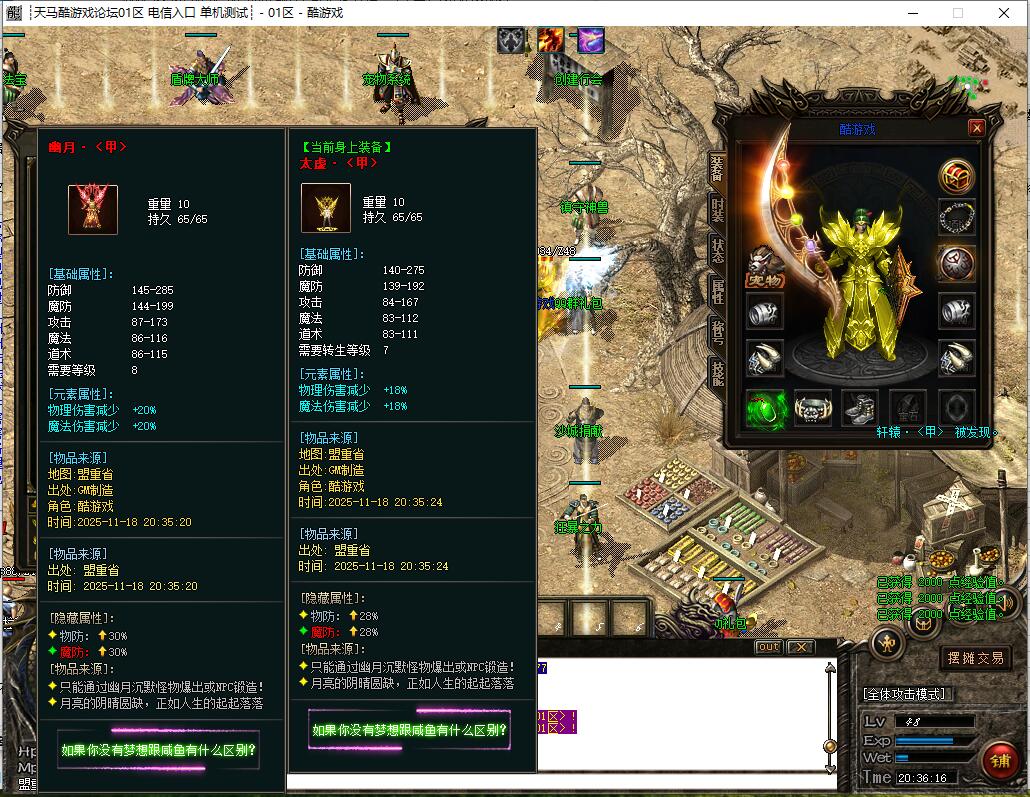The height and width of the screenshot is (797, 1030).
Task: Select the green glowing amulet slot
Action: [765, 408]
